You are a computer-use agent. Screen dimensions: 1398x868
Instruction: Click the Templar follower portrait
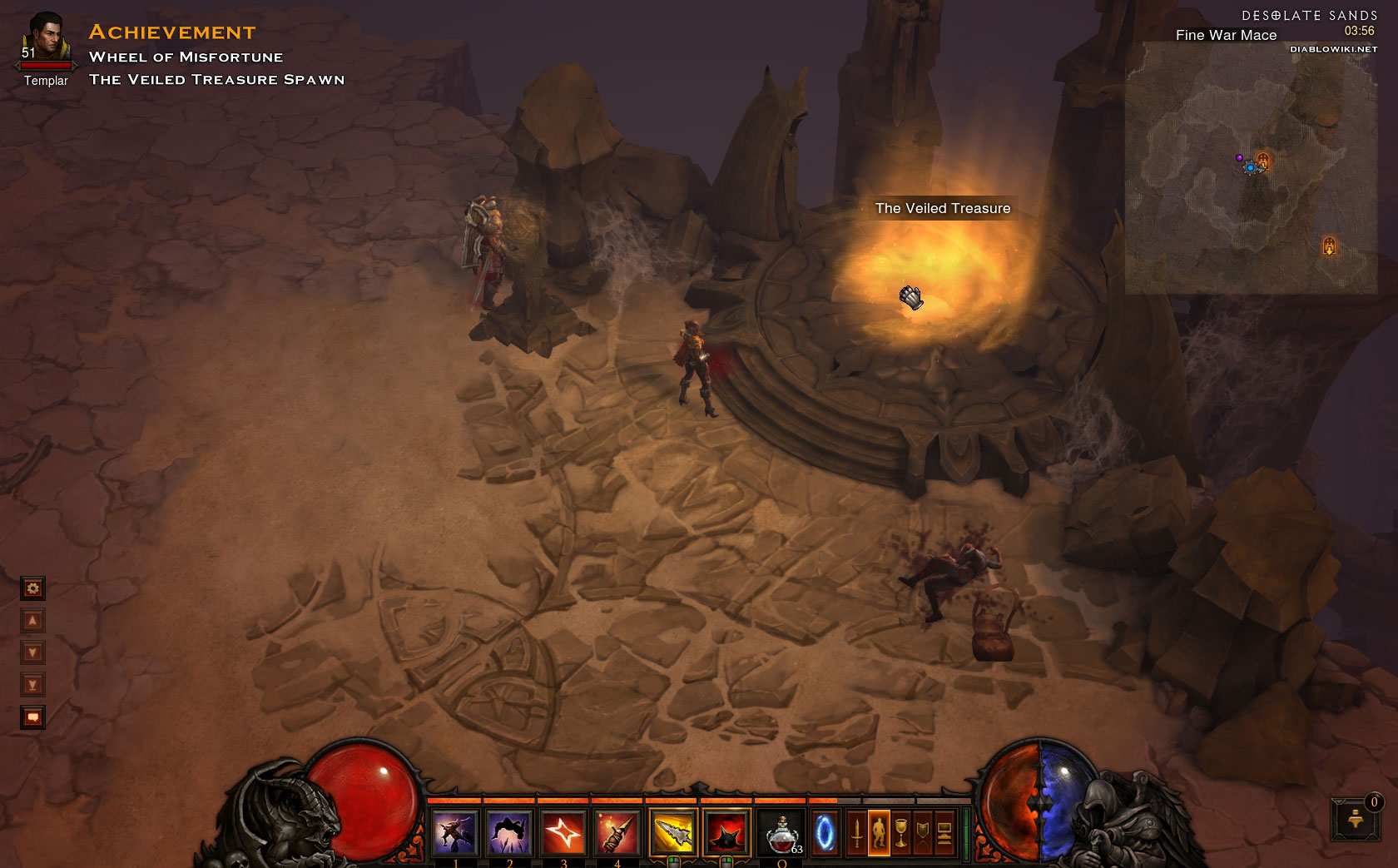pos(46,40)
